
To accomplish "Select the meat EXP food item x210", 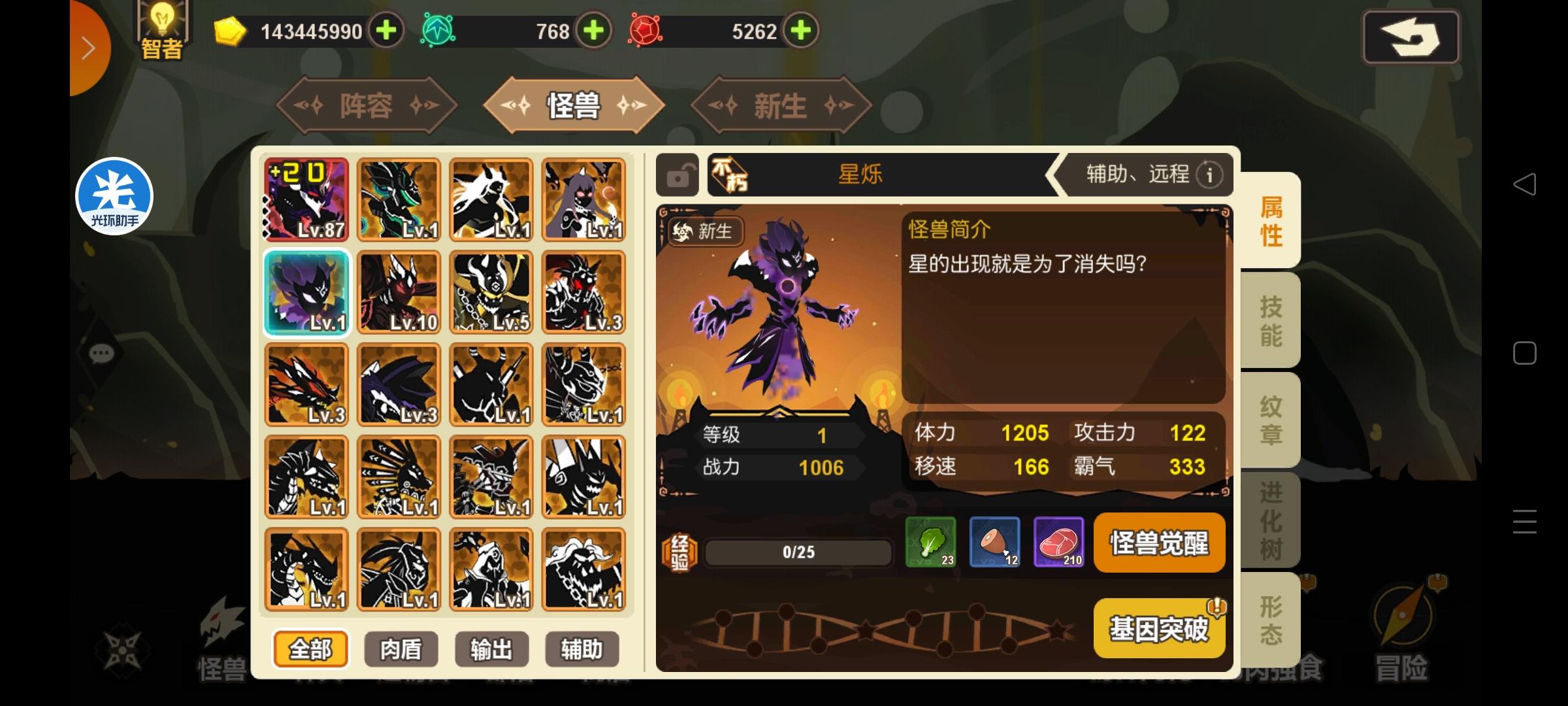I will point(1060,543).
